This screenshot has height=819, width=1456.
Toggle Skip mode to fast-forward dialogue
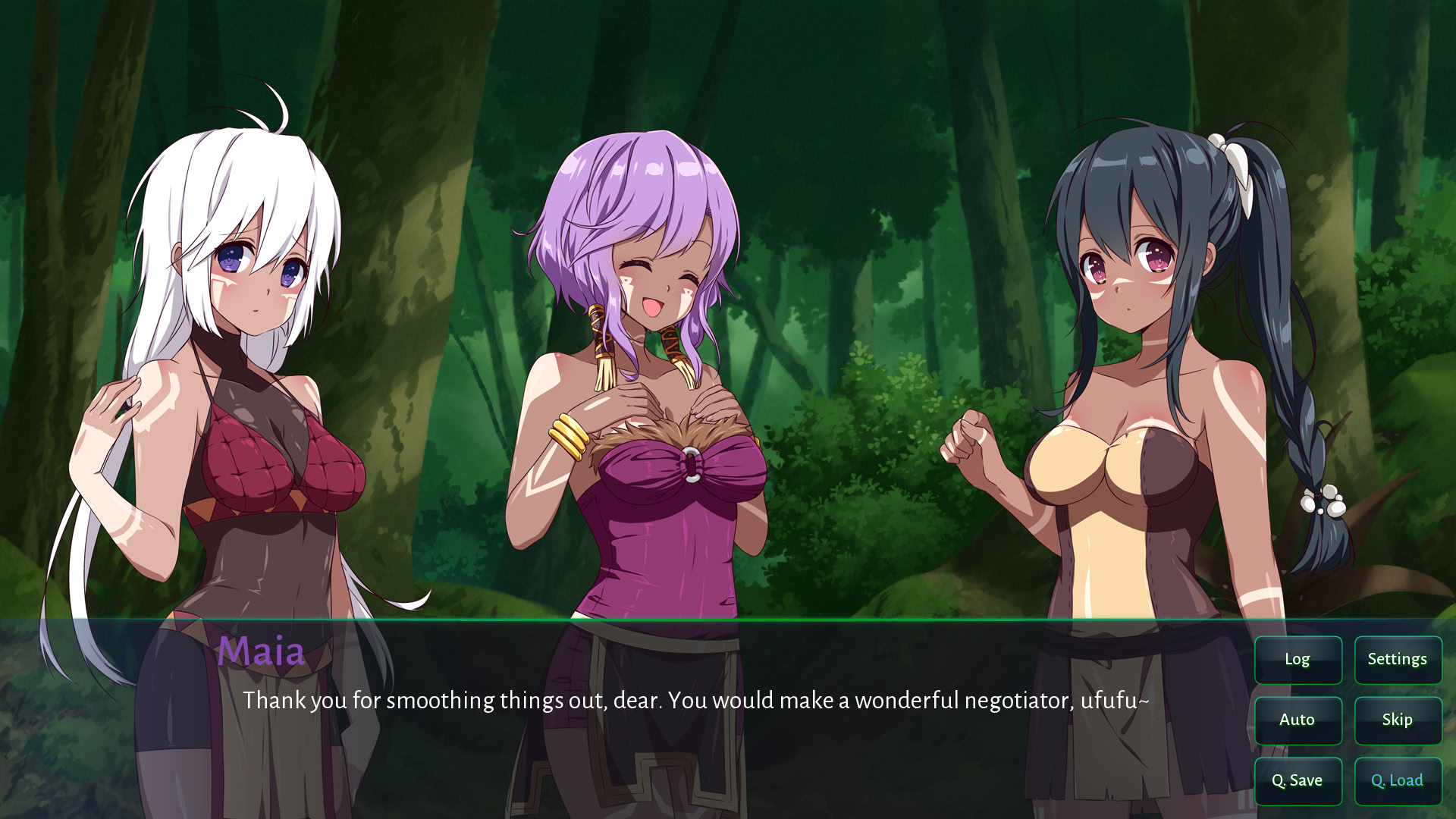click(1398, 720)
